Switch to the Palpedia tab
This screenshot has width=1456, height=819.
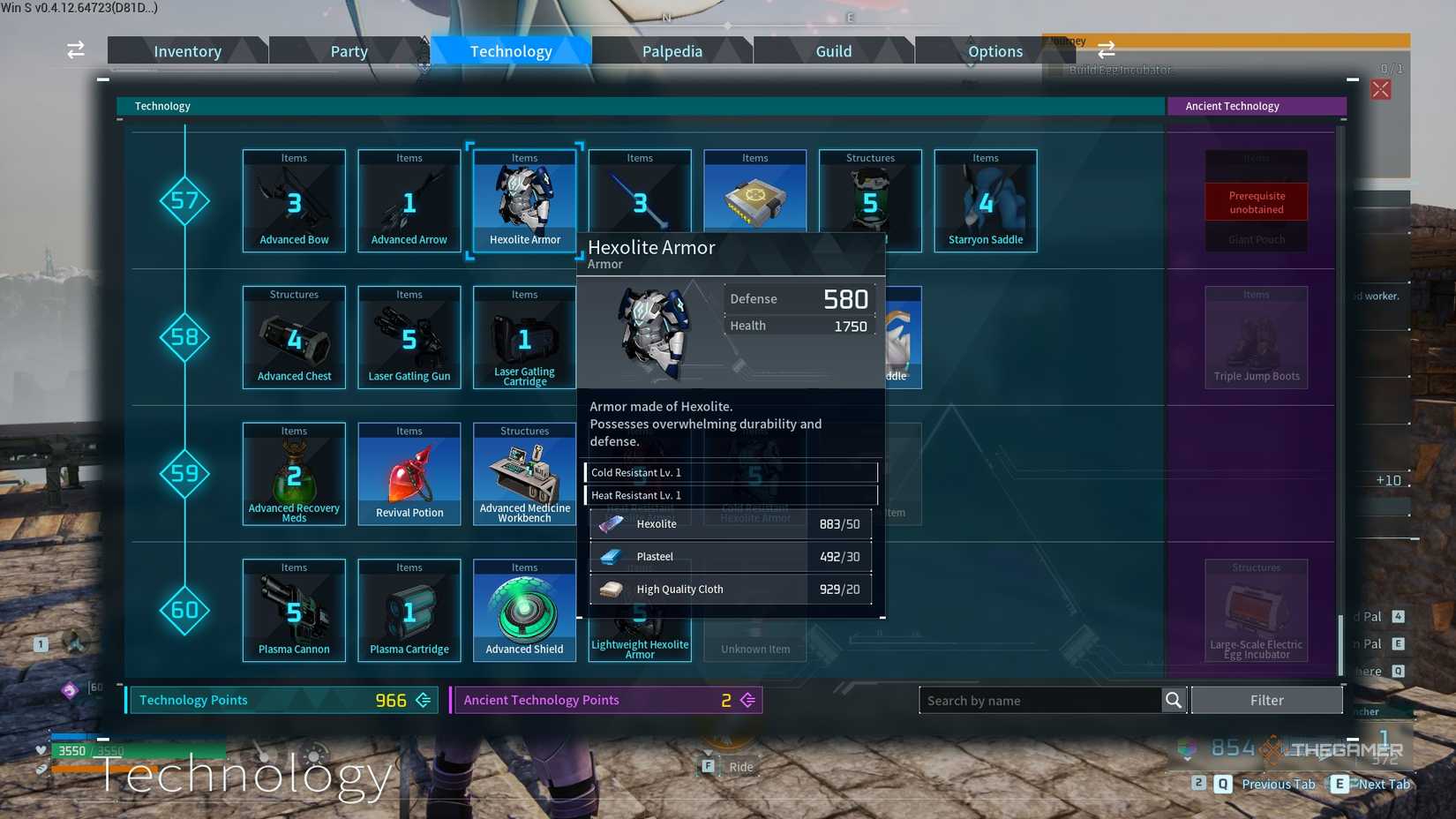click(672, 50)
